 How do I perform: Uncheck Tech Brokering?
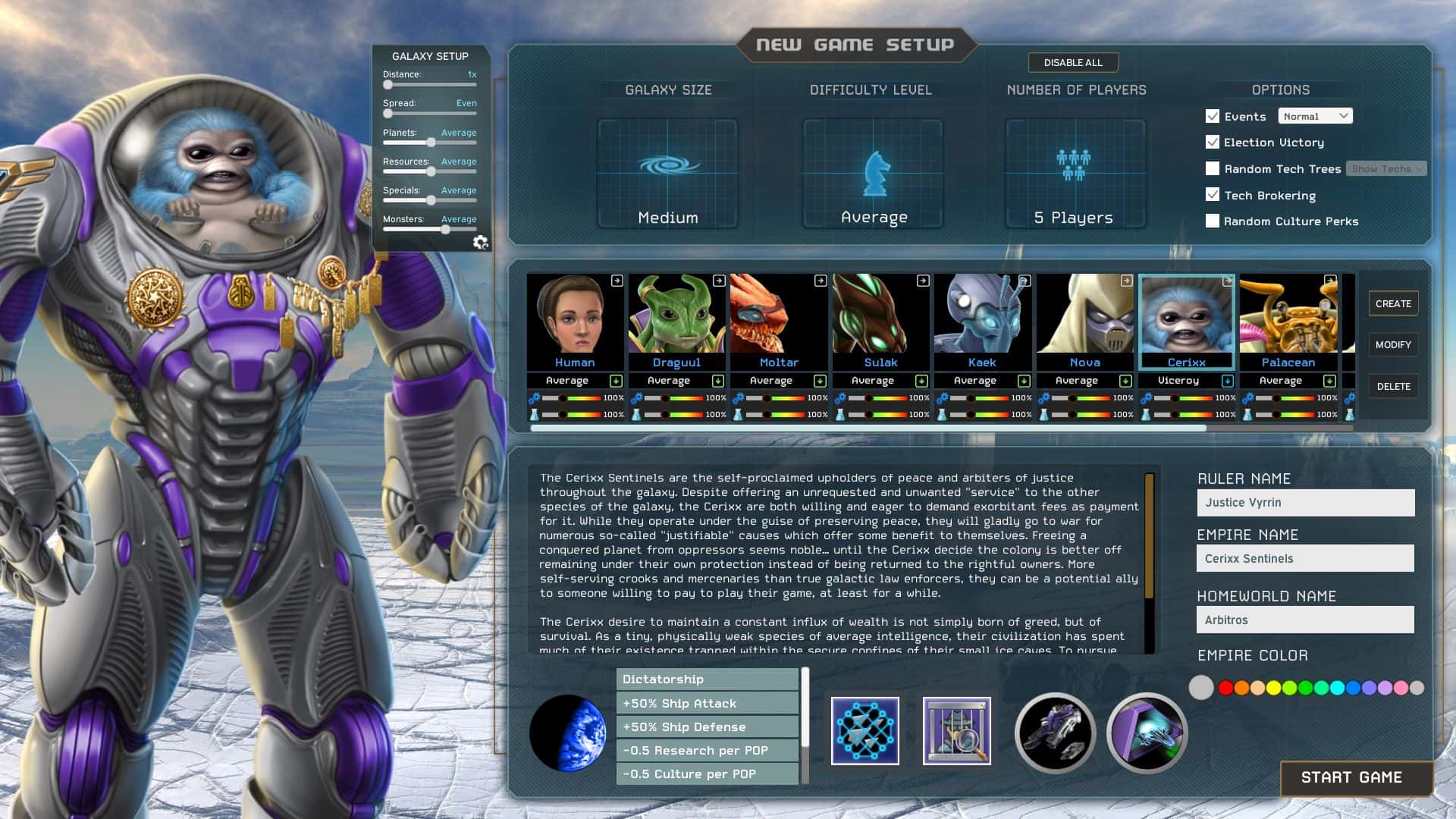pyautogui.click(x=1212, y=195)
